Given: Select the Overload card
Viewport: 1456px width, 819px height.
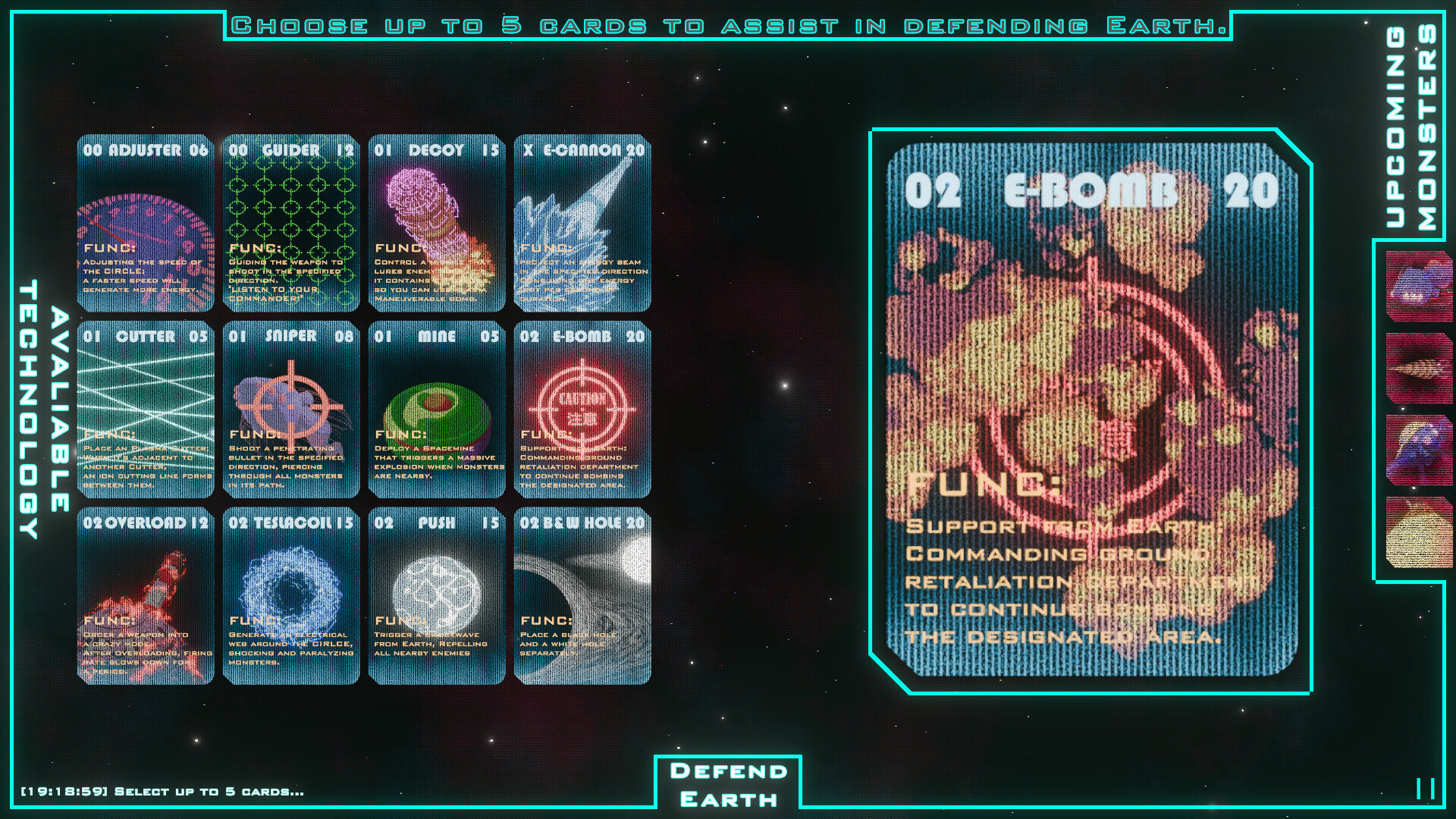Looking at the screenshot, I should click(x=145, y=596).
